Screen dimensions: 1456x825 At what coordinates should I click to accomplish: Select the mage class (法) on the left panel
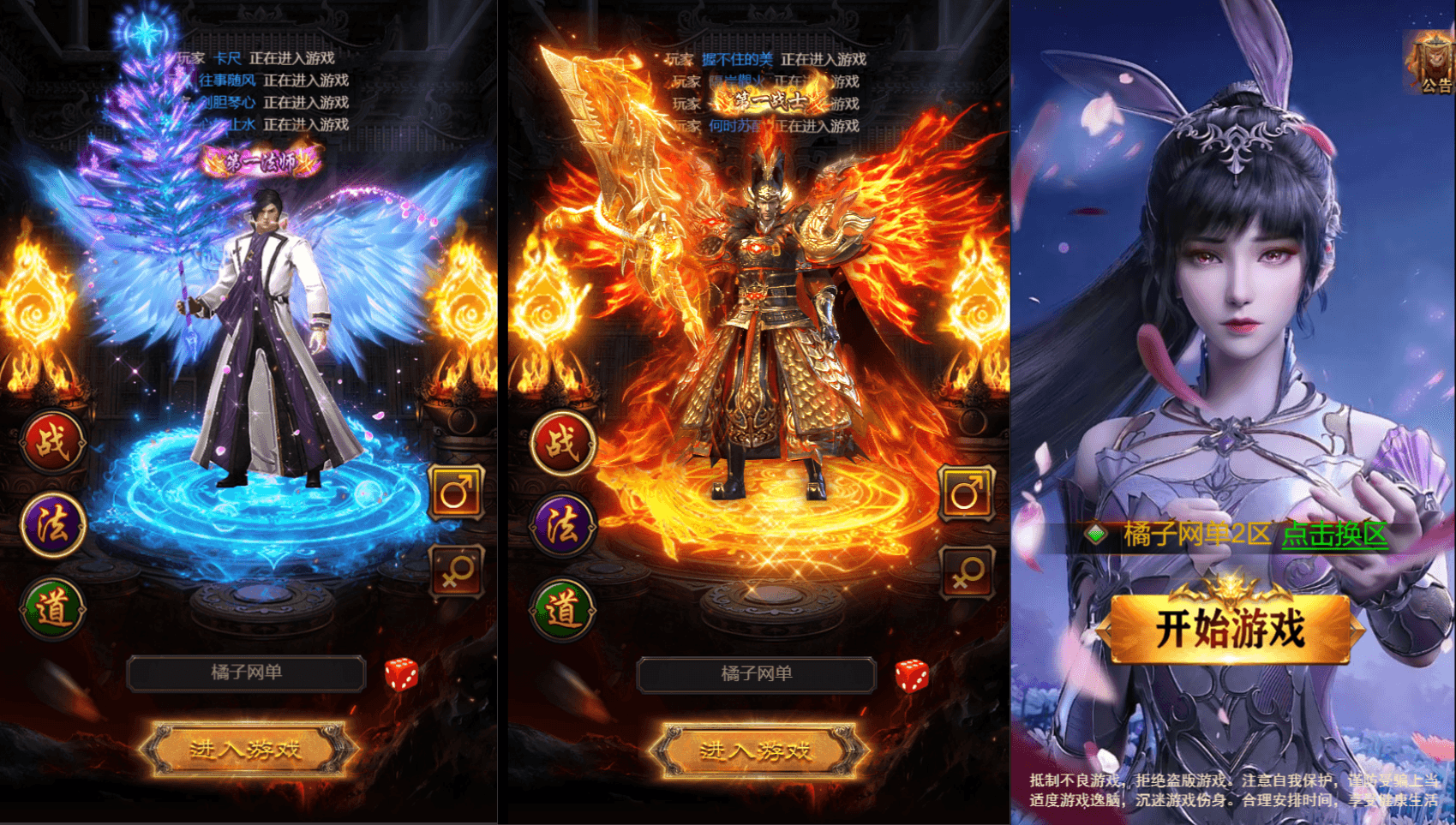click(52, 528)
